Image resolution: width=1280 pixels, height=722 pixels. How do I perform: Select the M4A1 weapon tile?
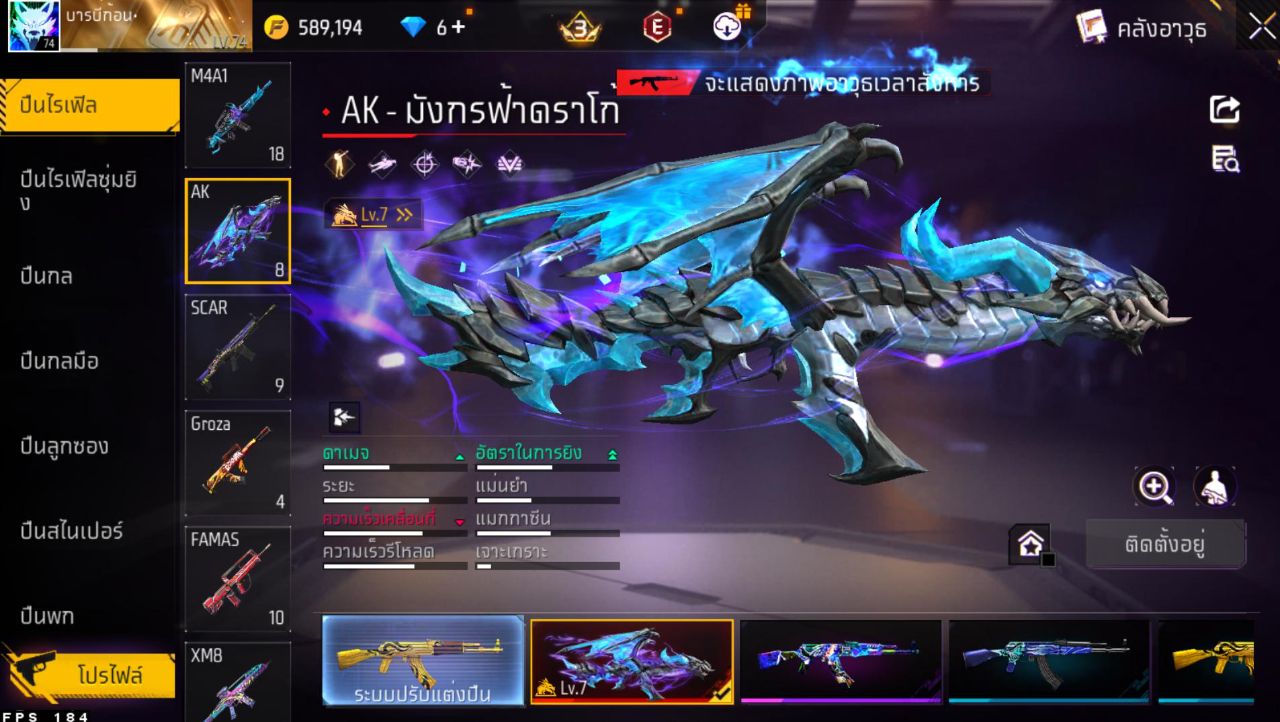tap(238, 115)
